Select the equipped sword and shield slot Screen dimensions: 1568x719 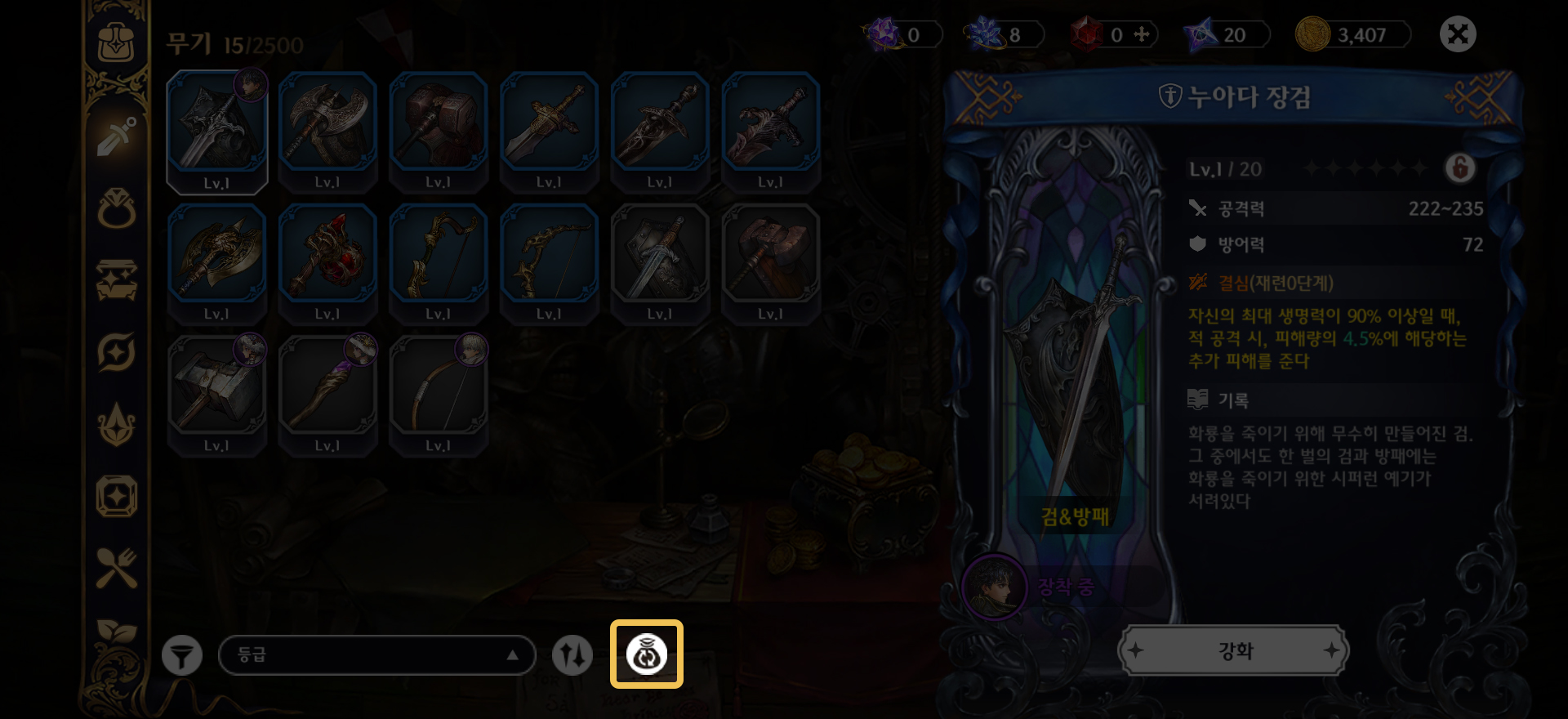216,132
